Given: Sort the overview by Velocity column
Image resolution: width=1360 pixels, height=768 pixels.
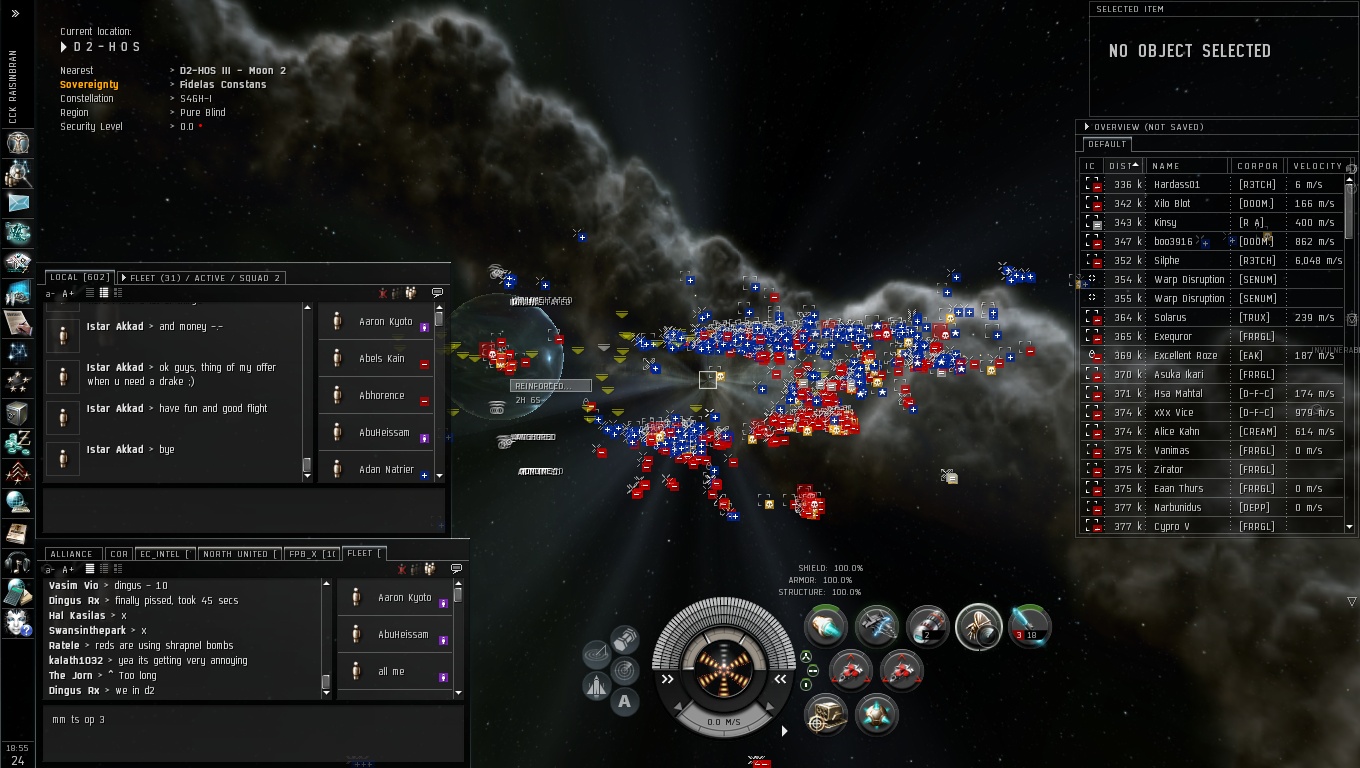Looking at the screenshot, I should pos(1316,166).
